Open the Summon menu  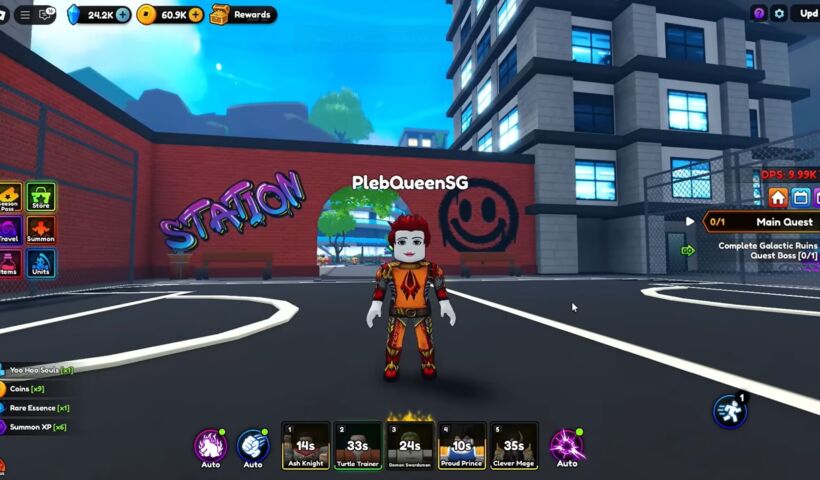41,231
